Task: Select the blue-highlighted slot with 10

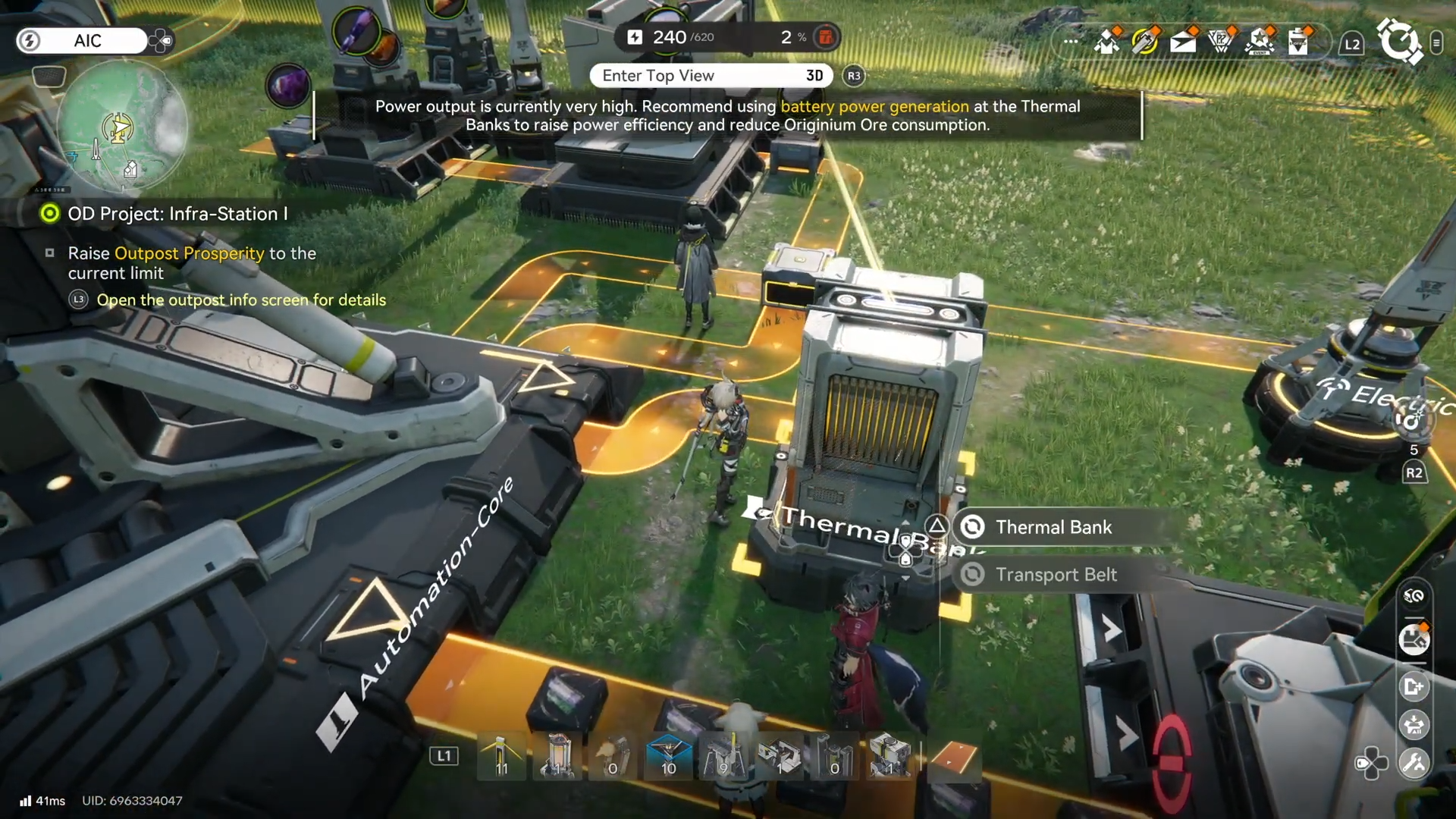Action: click(x=668, y=757)
